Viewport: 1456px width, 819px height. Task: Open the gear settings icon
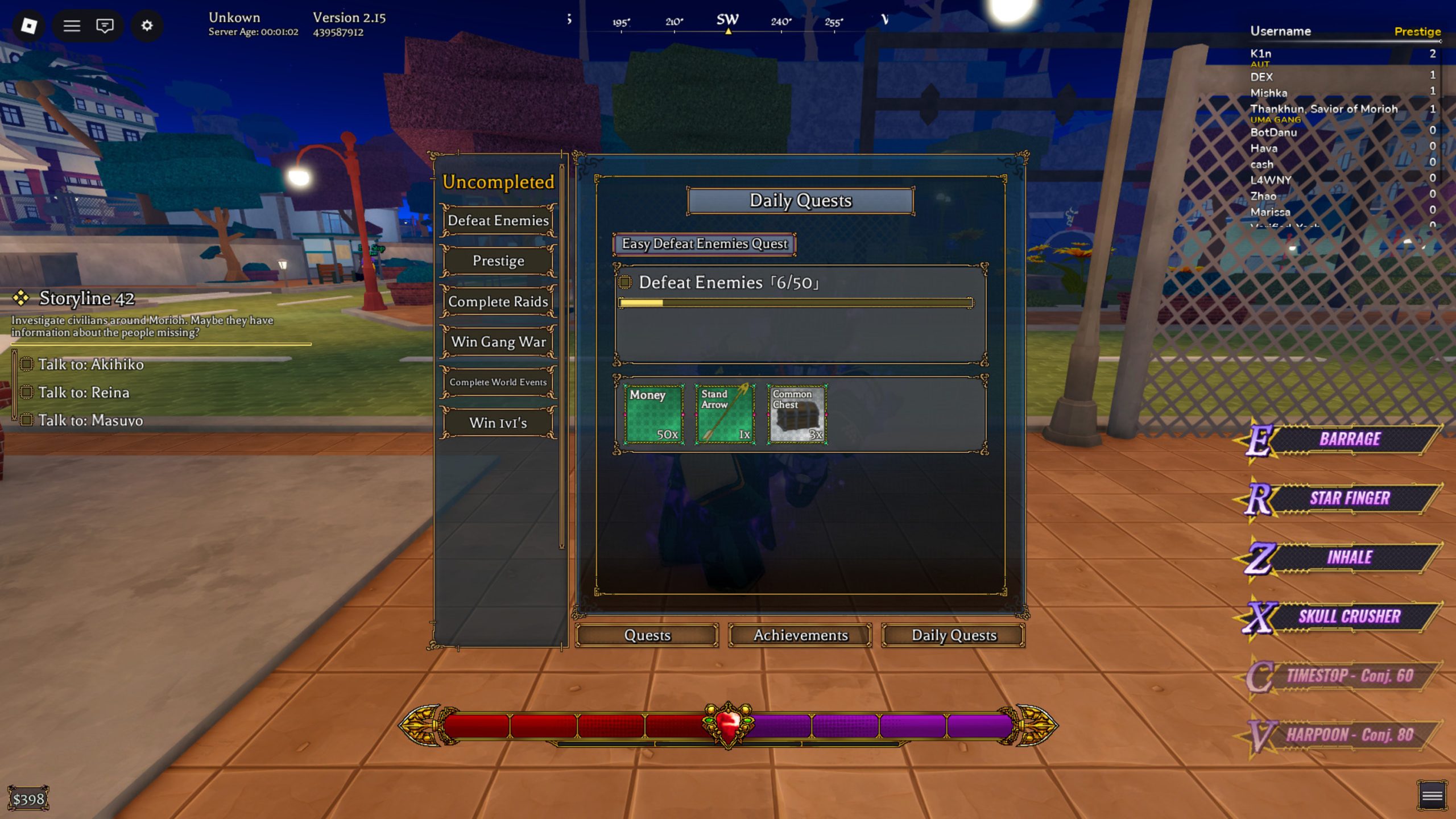[147, 26]
